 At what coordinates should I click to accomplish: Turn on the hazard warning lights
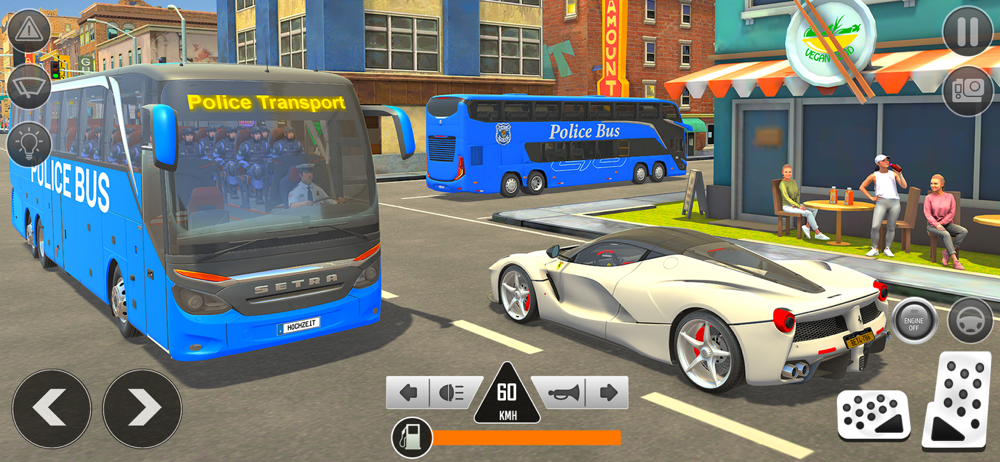pyautogui.click(x=30, y=29)
